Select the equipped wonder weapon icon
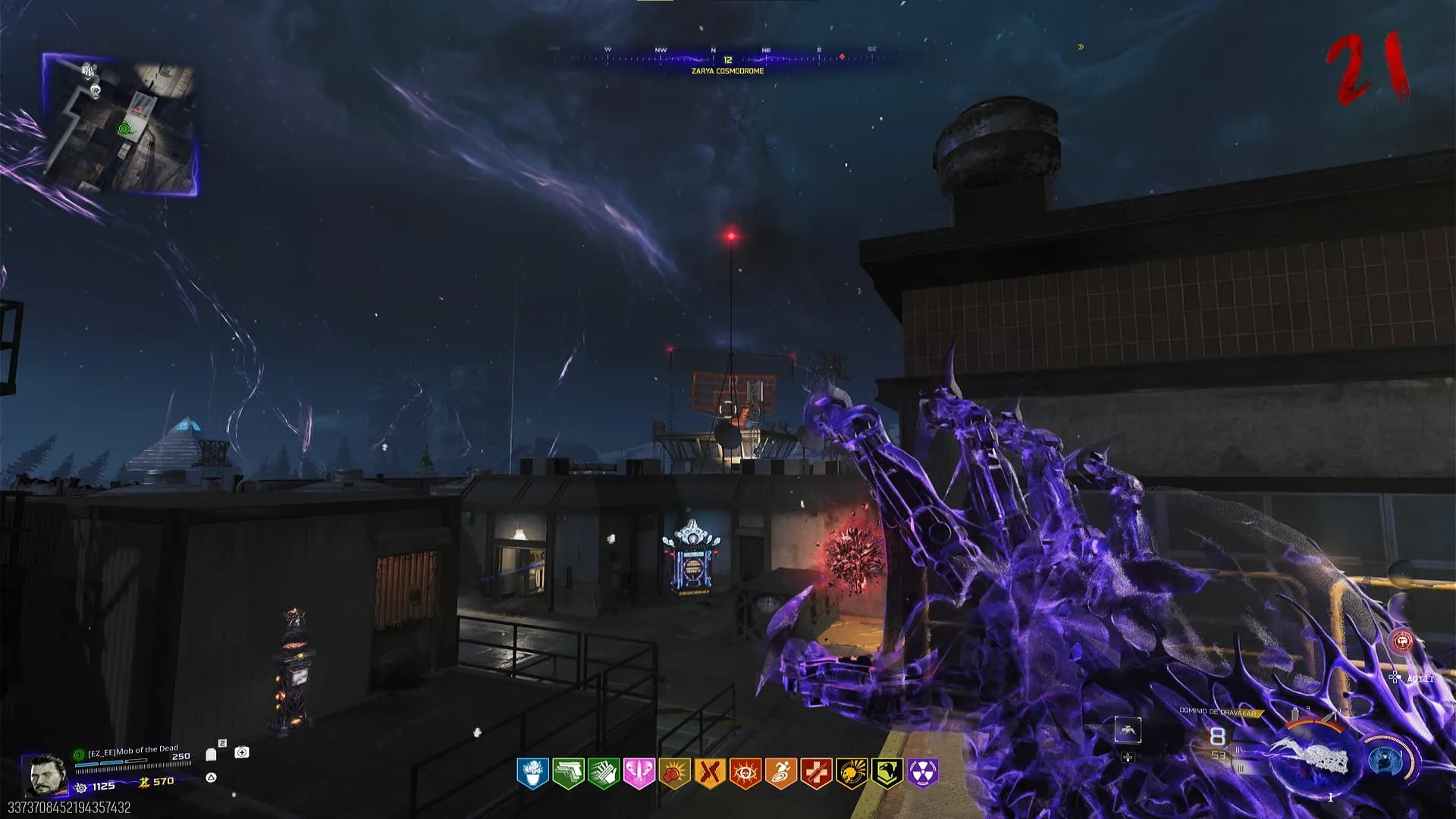1456x819 pixels. (x=1313, y=760)
